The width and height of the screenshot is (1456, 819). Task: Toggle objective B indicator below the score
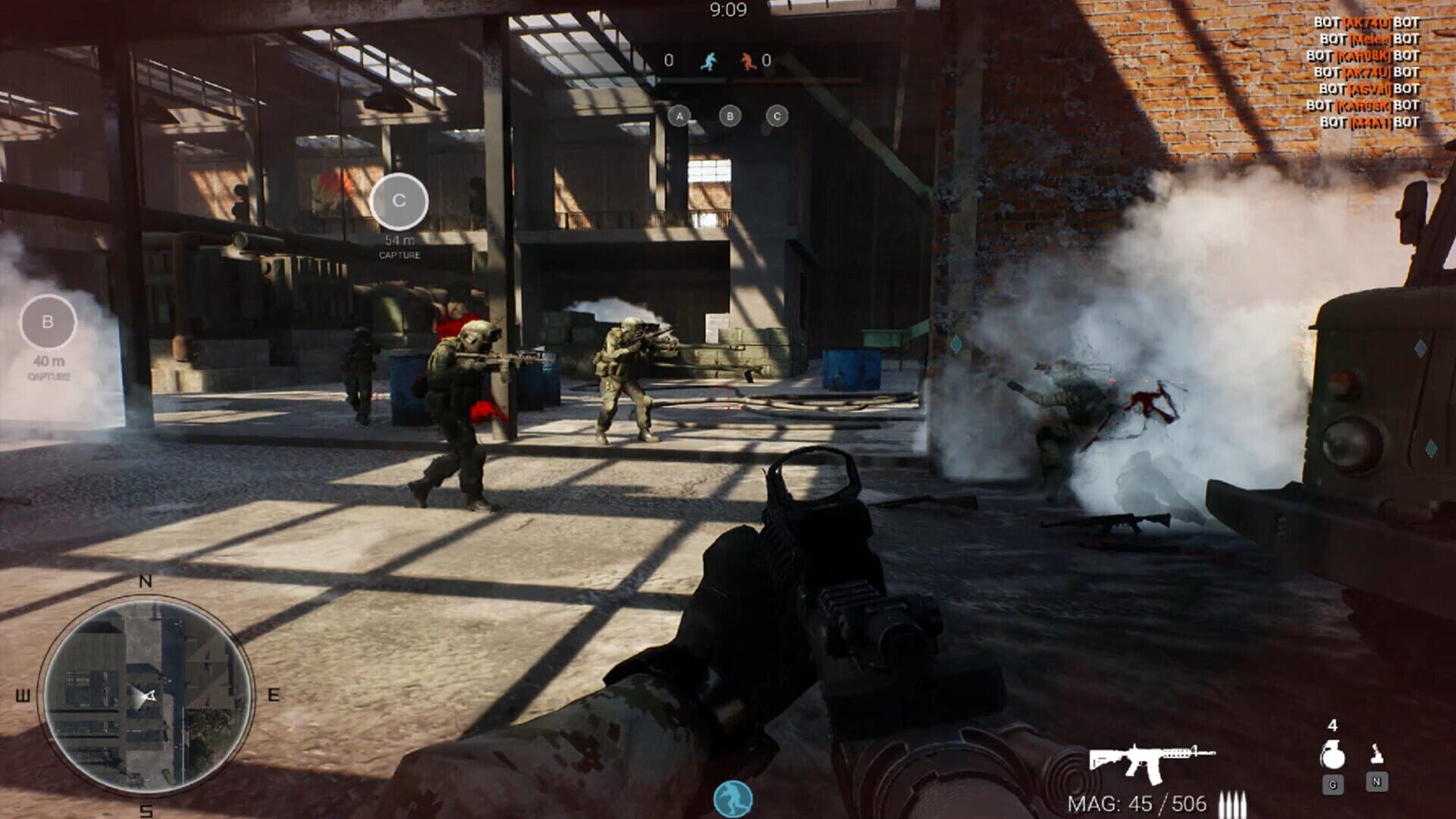(729, 115)
